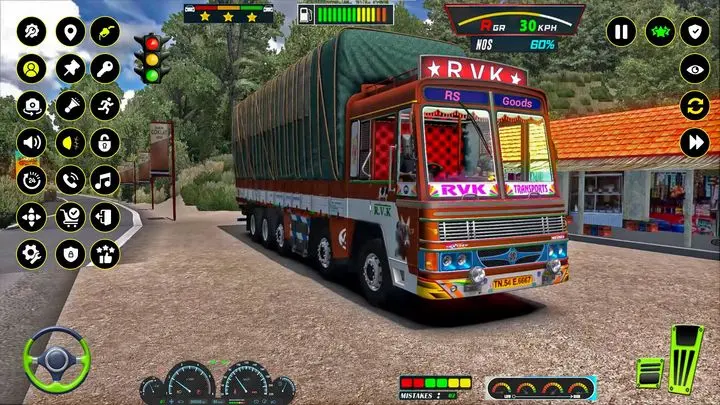The image size is (720, 405).
Task: Pause the game with the pause button
Action: pyautogui.click(x=621, y=31)
